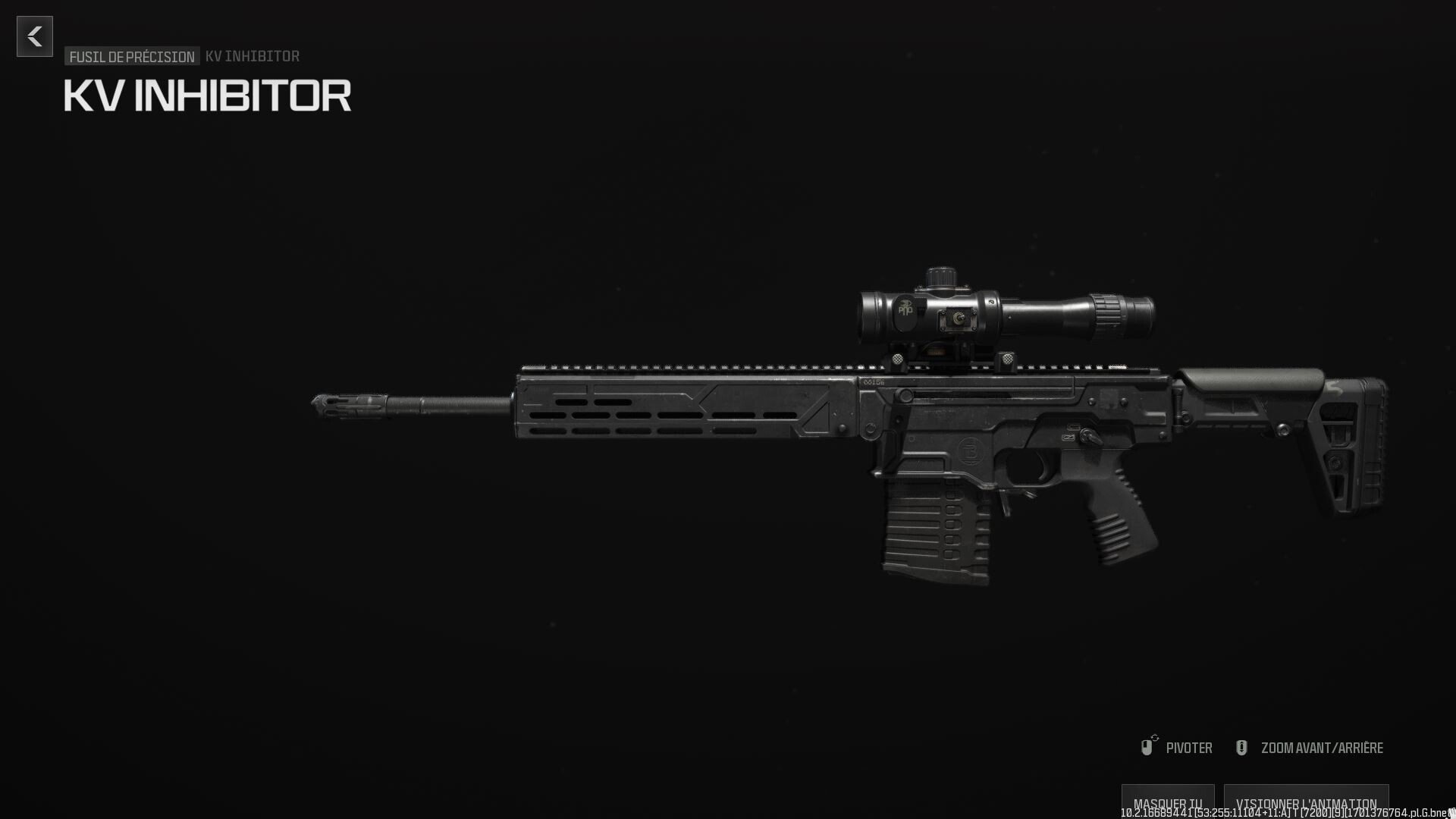Image resolution: width=1456 pixels, height=819 pixels.
Task: Click the back arrow in top-left corner
Action: pos(34,36)
